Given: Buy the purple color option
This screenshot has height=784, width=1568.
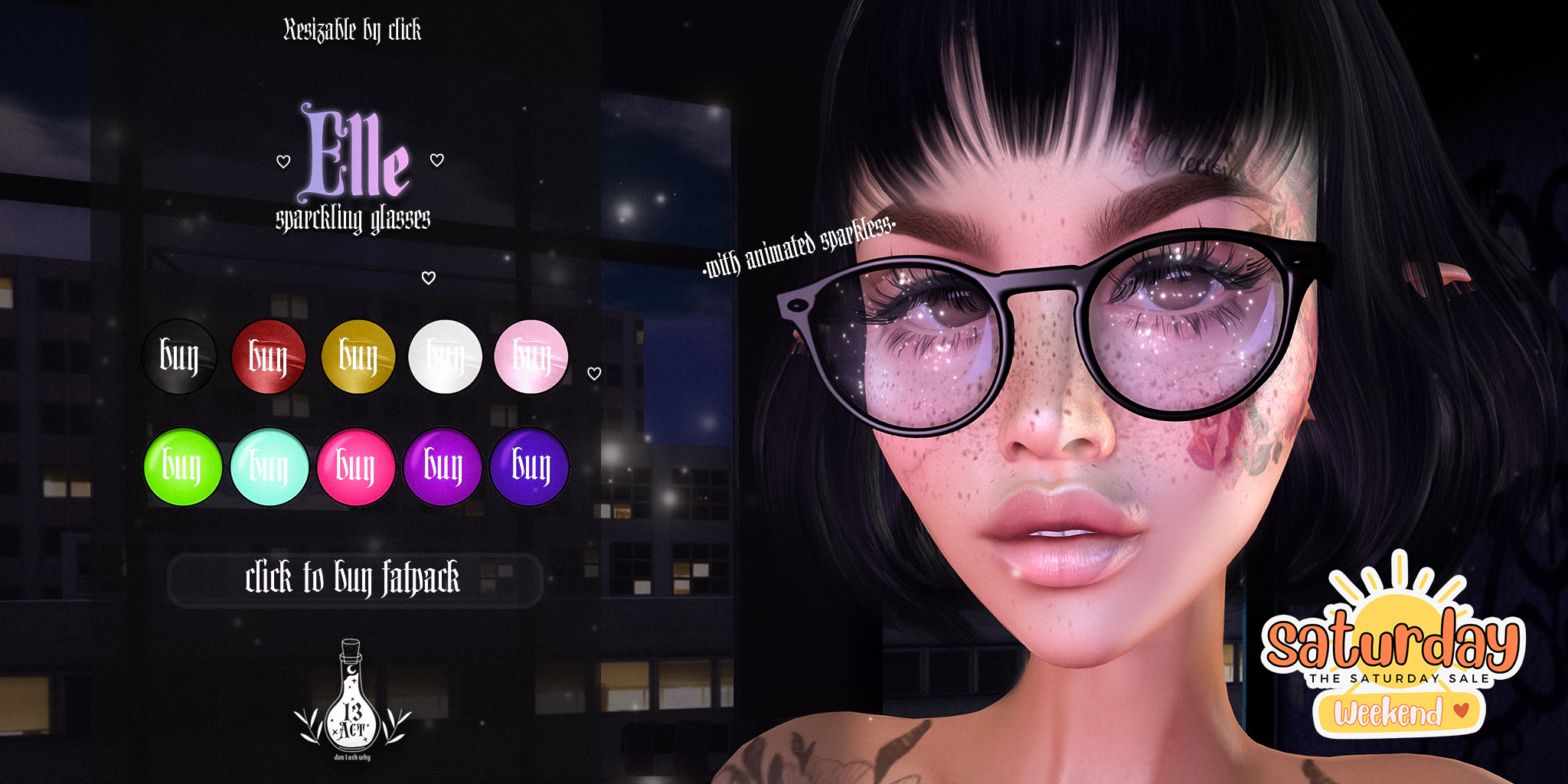Looking at the screenshot, I should click(x=443, y=466).
